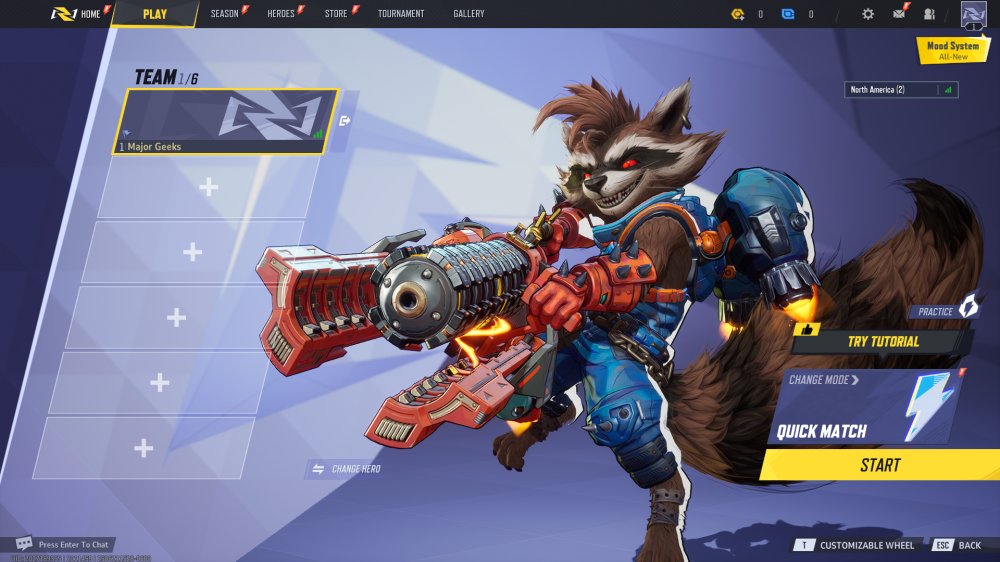The image size is (1000, 562).
Task: Click the Change Hero button
Action: point(347,469)
